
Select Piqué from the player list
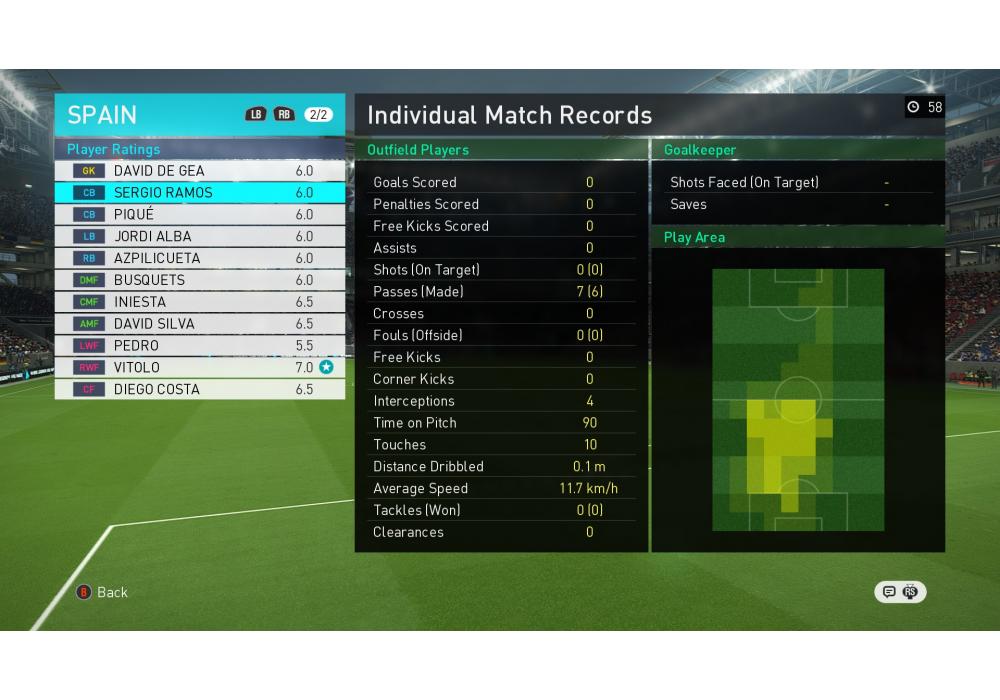(x=200, y=215)
